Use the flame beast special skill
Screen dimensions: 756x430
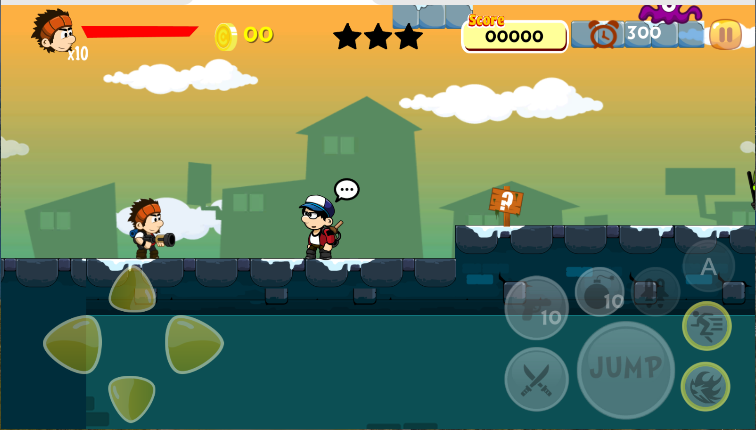coord(705,386)
